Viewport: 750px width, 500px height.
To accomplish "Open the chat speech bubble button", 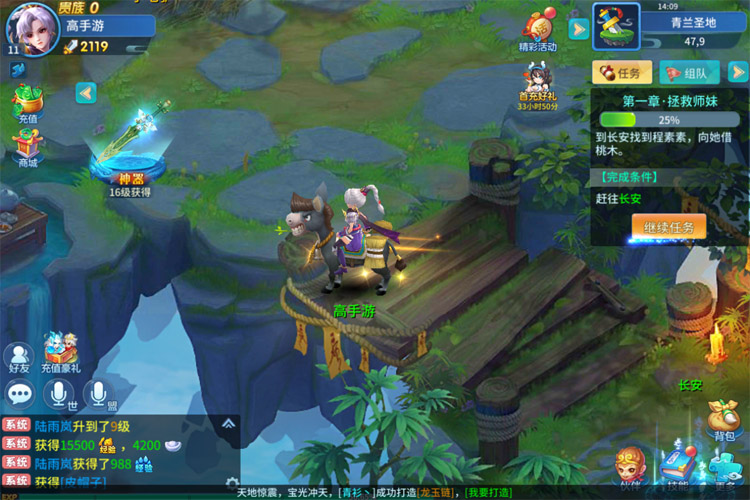I will (x=20, y=393).
